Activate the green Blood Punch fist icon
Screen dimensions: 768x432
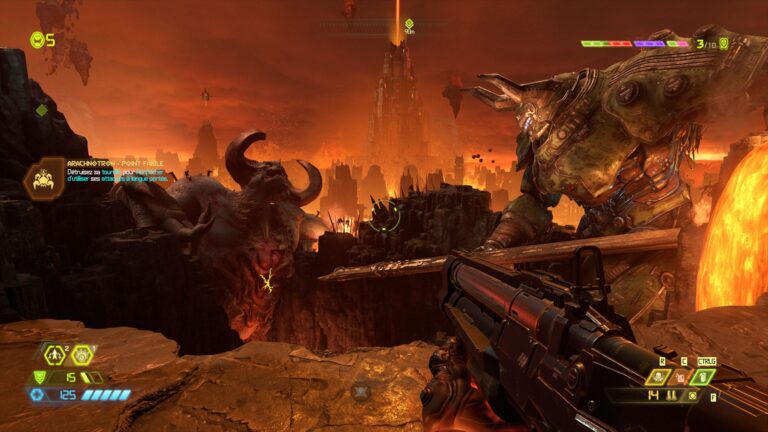tap(703, 377)
